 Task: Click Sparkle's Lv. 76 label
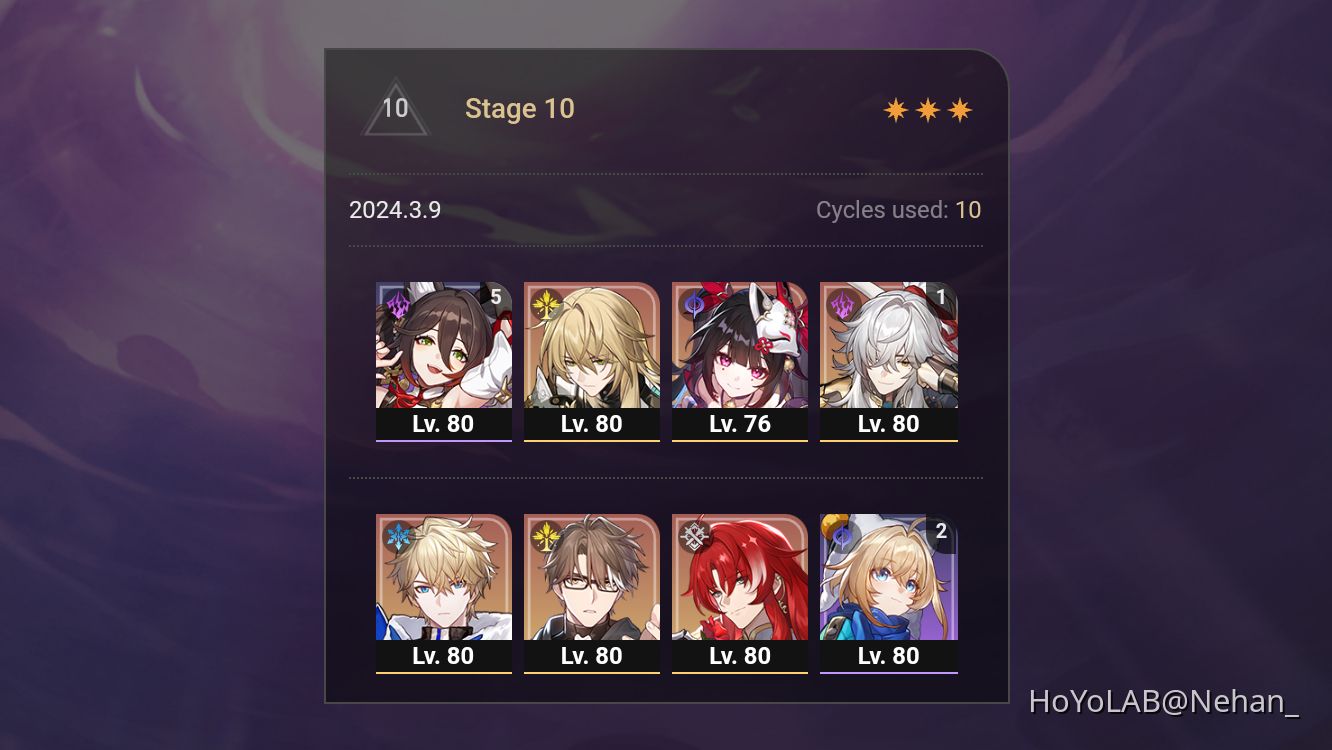tap(740, 423)
